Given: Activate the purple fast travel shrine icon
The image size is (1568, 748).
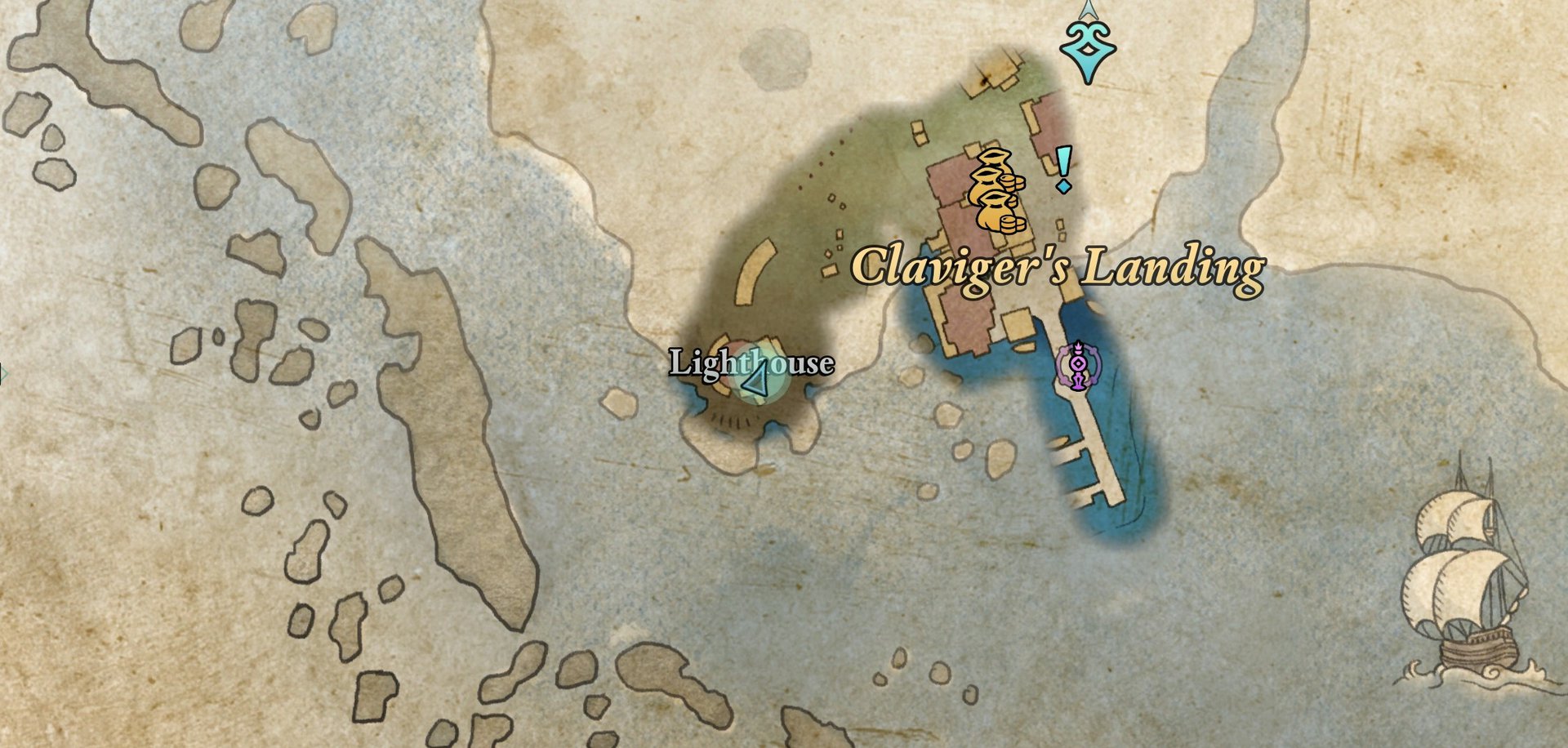Looking at the screenshot, I should [x=1077, y=364].
